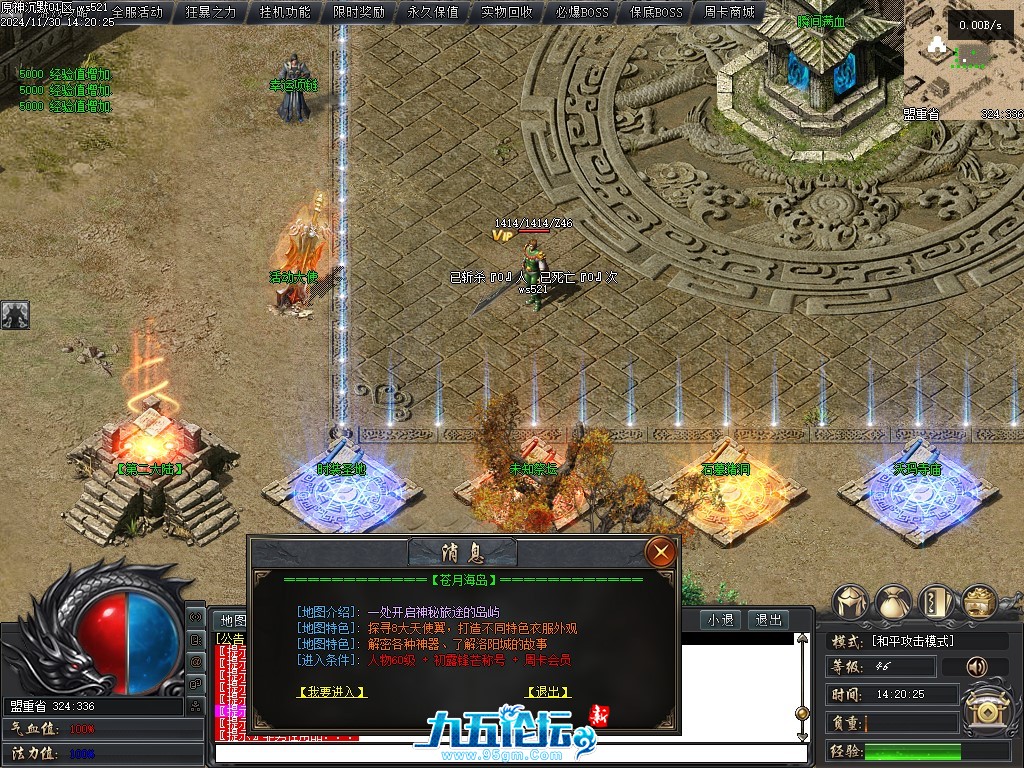
Task: Click the 退出 button beside 小退
Action: (768, 620)
